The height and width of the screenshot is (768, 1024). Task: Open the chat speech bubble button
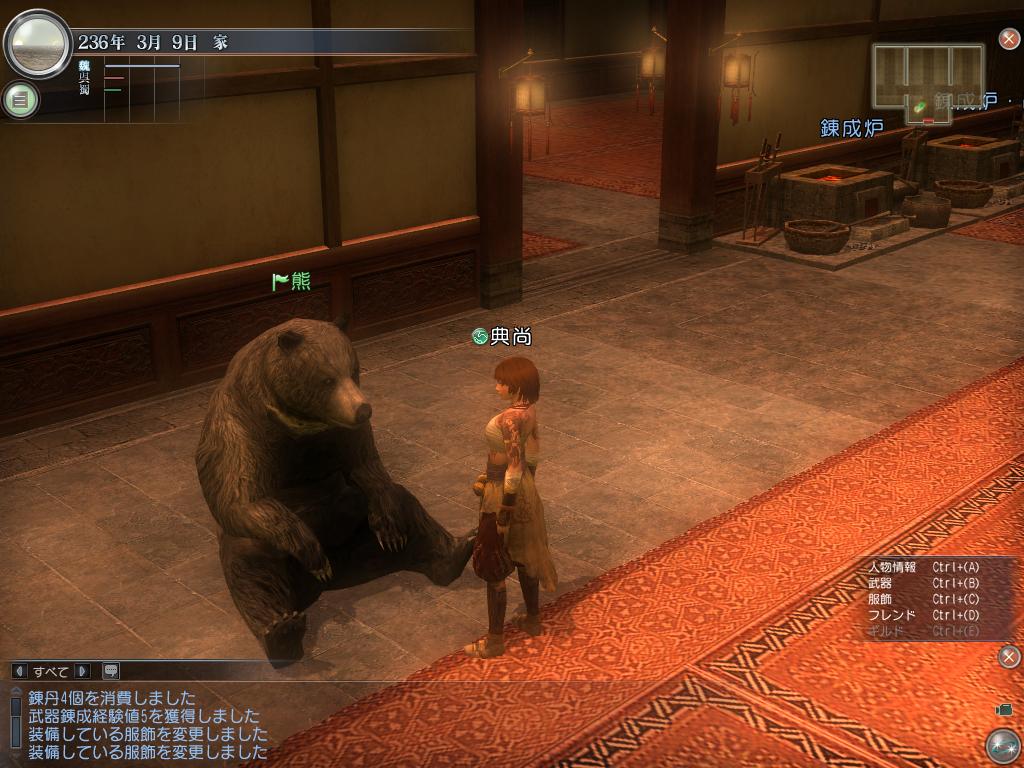(x=110, y=671)
